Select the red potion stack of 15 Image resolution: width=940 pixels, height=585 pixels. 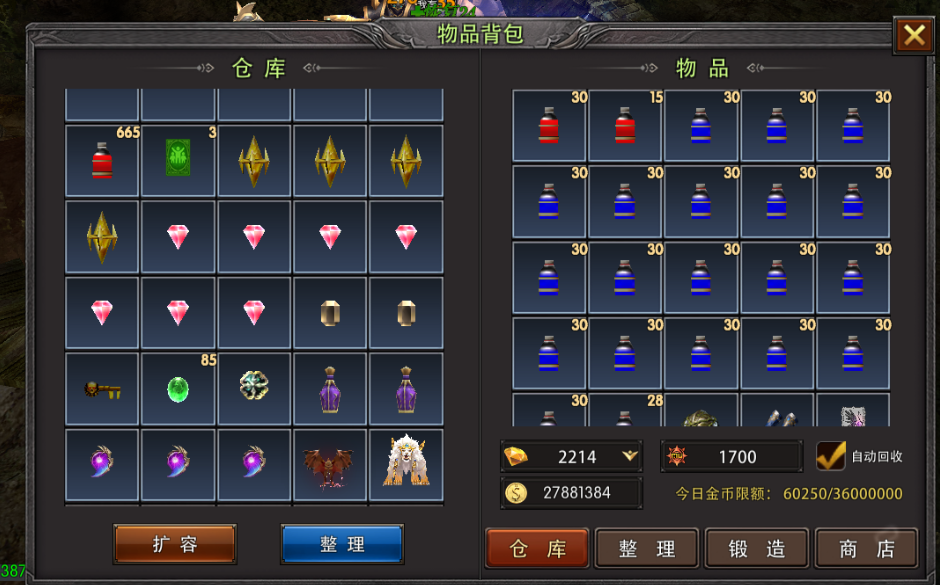(625, 126)
